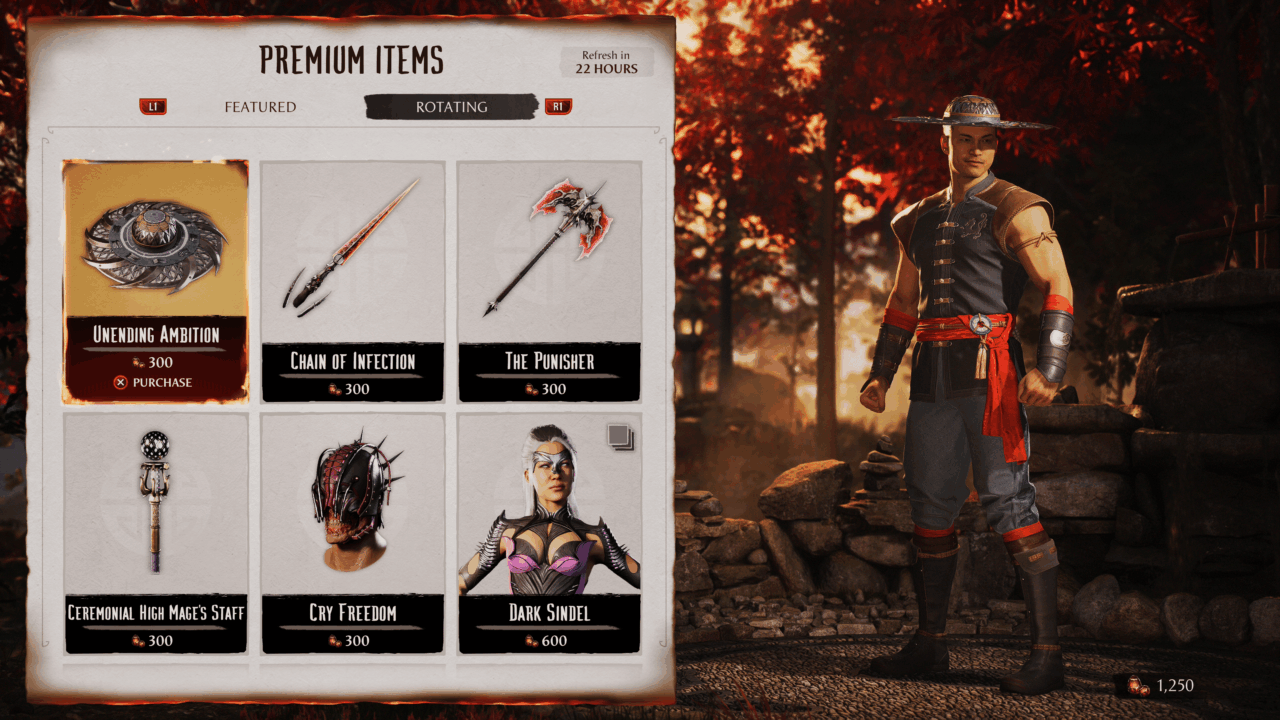Image resolution: width=1280 pixels, height=720 pixels.
Task: Purchase the Unending Ambition item
Action: [154, 382]
